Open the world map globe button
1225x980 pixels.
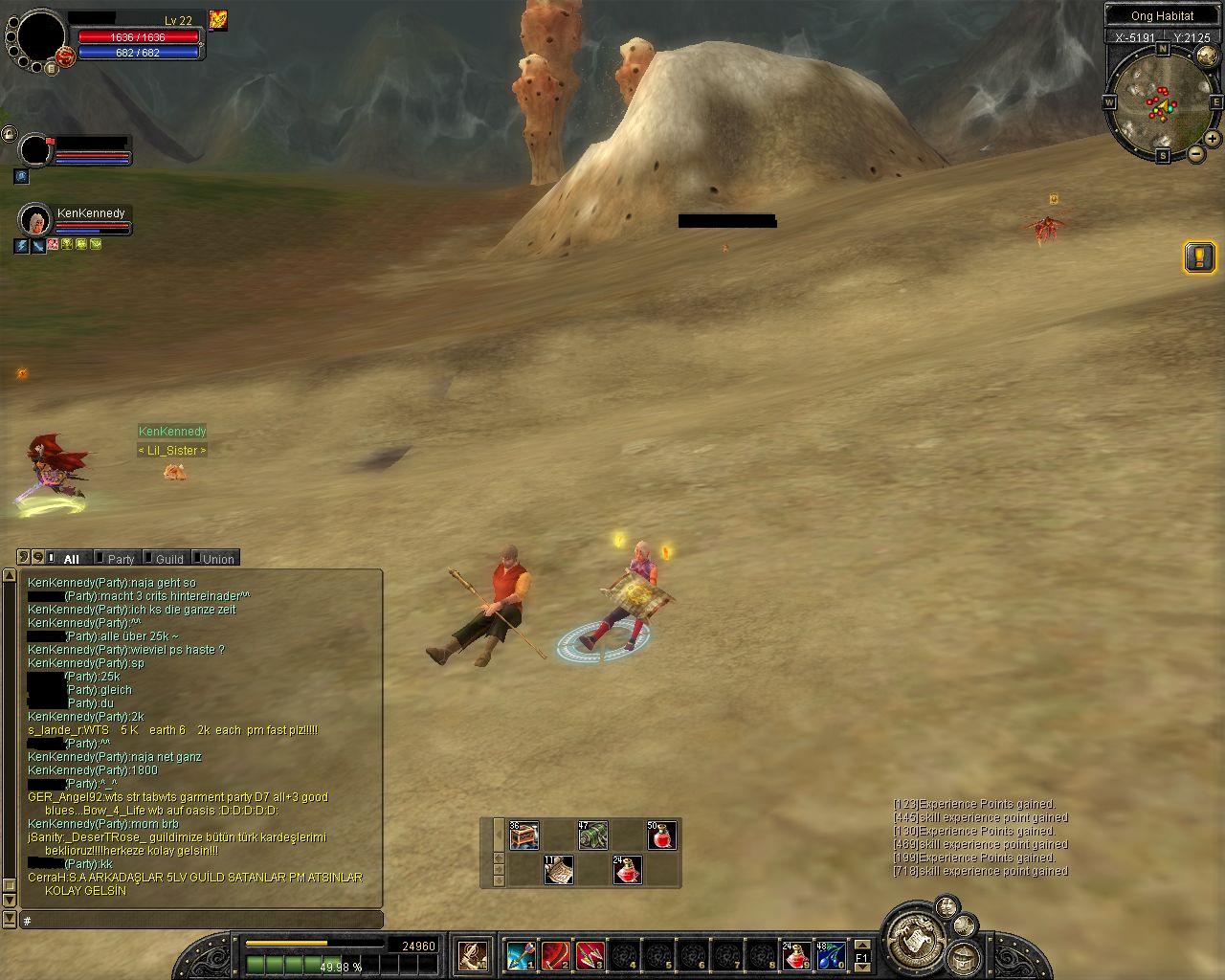(964, 955)
